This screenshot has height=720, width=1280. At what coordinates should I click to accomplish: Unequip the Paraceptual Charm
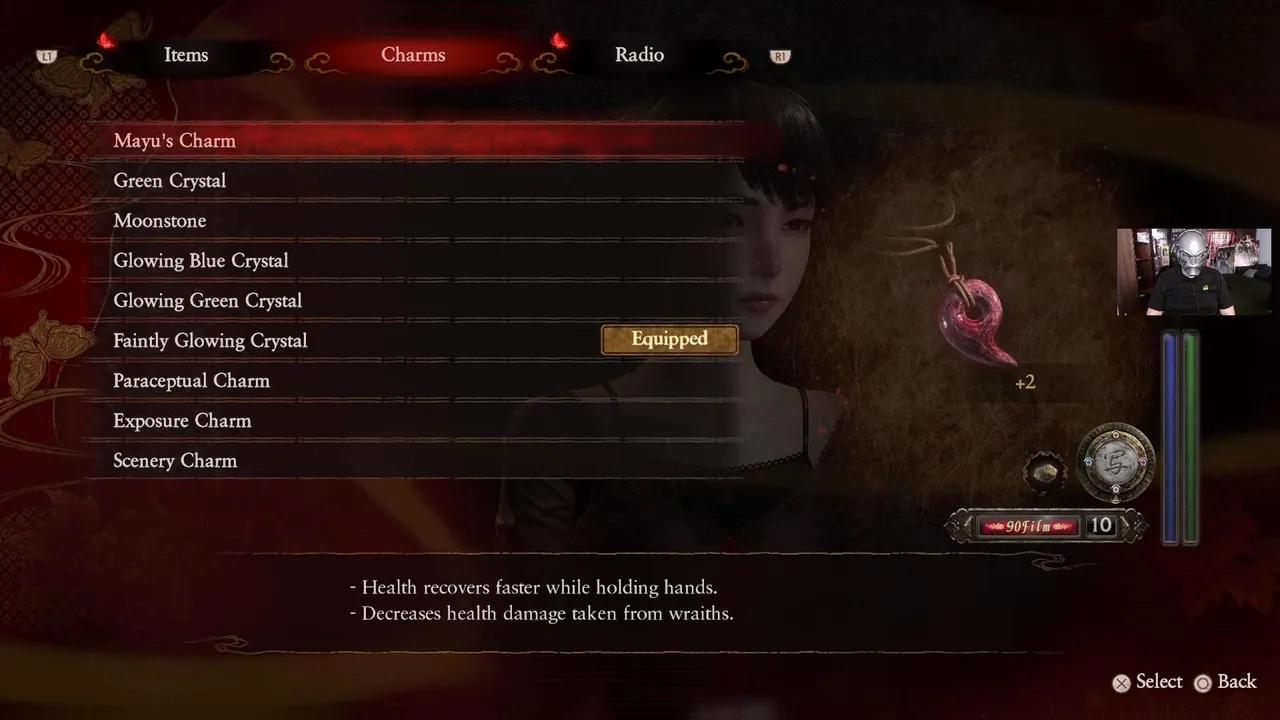click(x=191, y=380)
